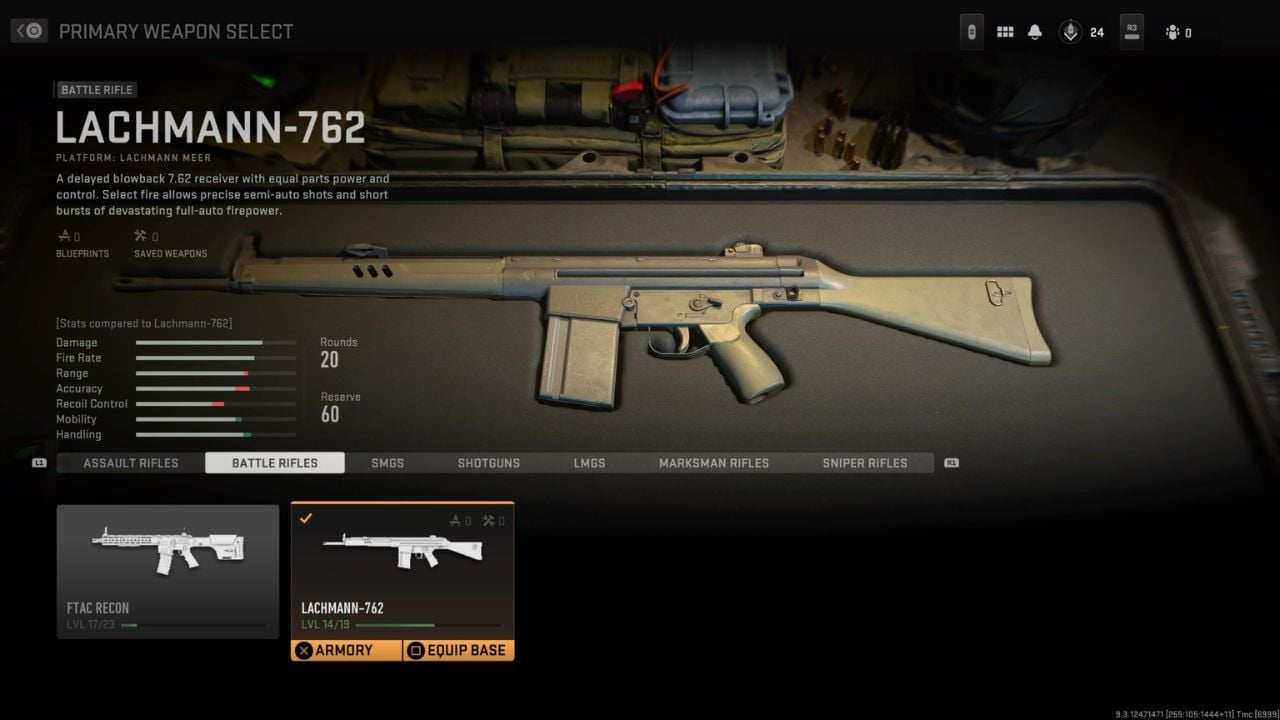Show the Shotguns category

tap(489, 463)
